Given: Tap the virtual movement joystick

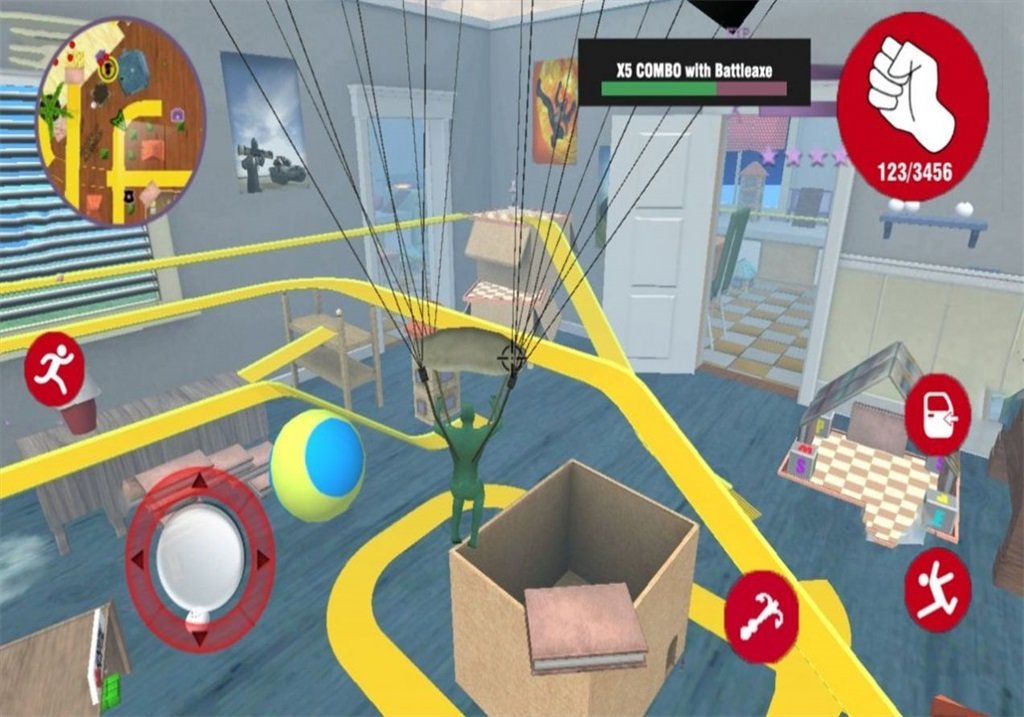Looking at the screenshot, I should (x=200, y=557).
